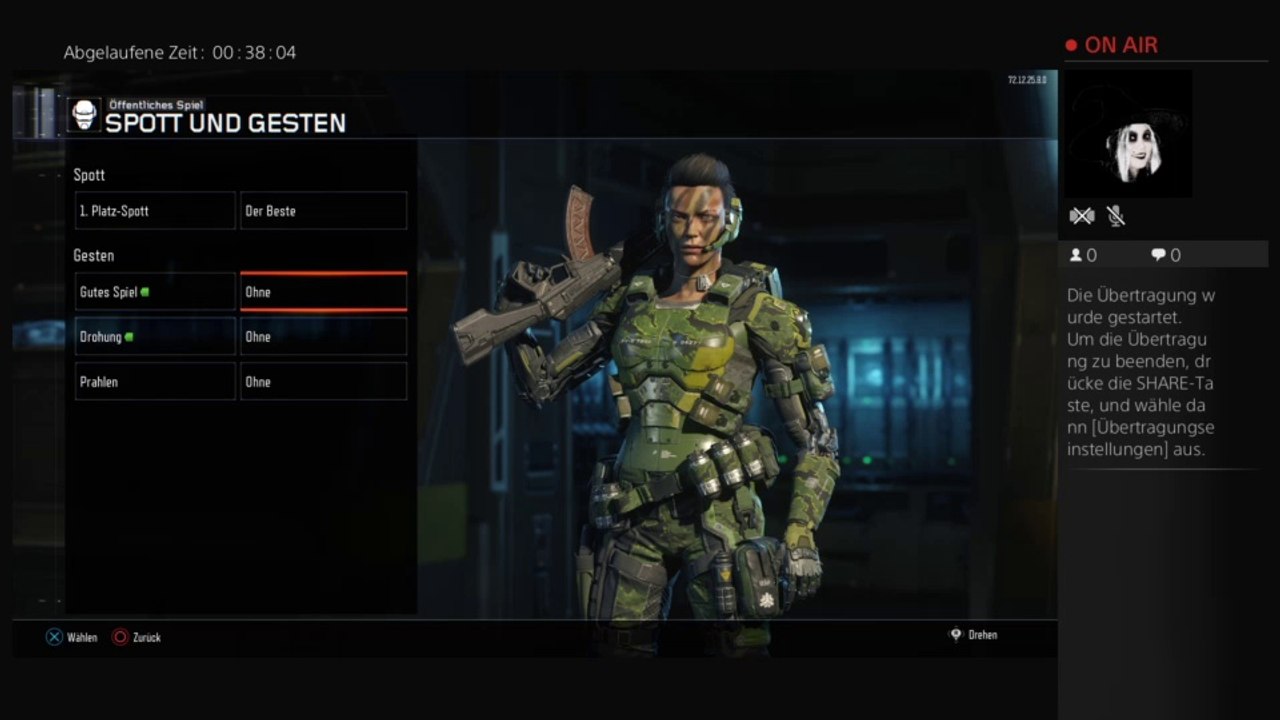Open the Gutes Spiel gesture slot
Image resolution: width=1280 pixels, height=720 pixels.
coord(155,292)
